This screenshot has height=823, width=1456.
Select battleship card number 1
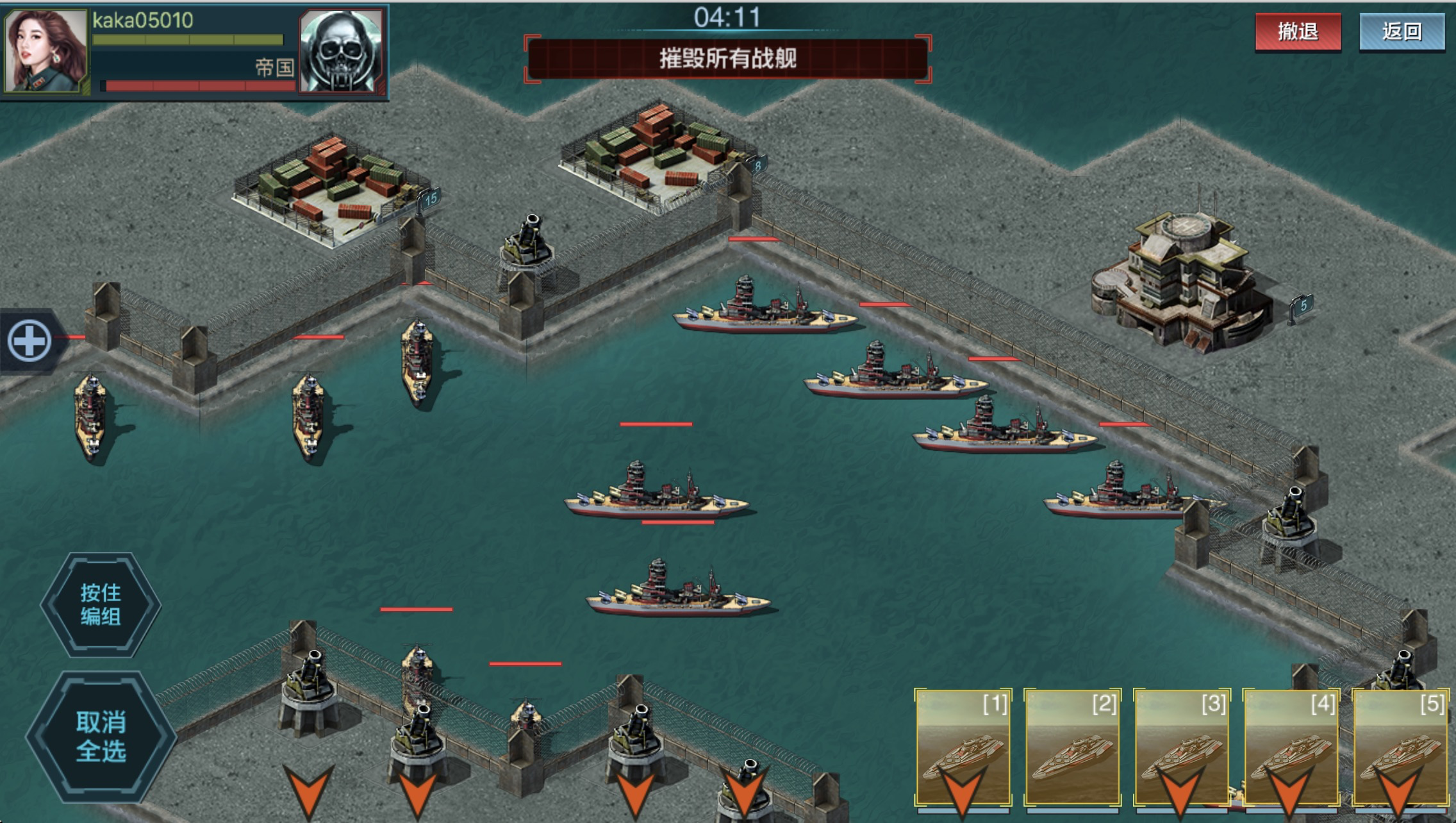[963, 747]
